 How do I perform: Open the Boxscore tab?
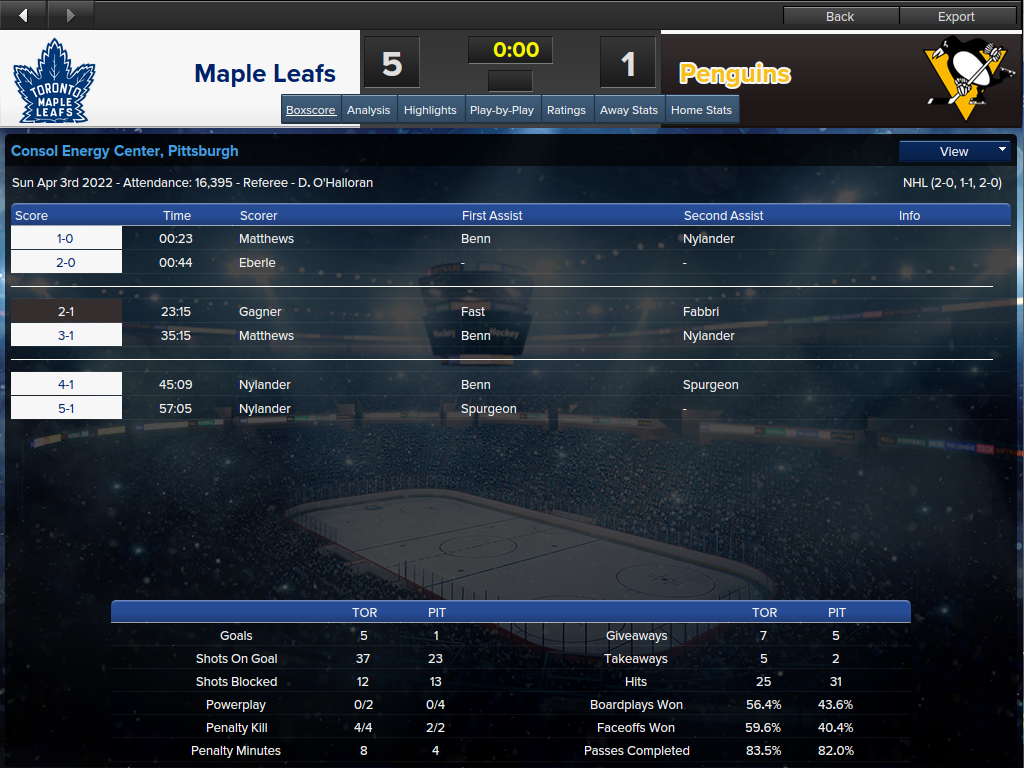[311, 110]
